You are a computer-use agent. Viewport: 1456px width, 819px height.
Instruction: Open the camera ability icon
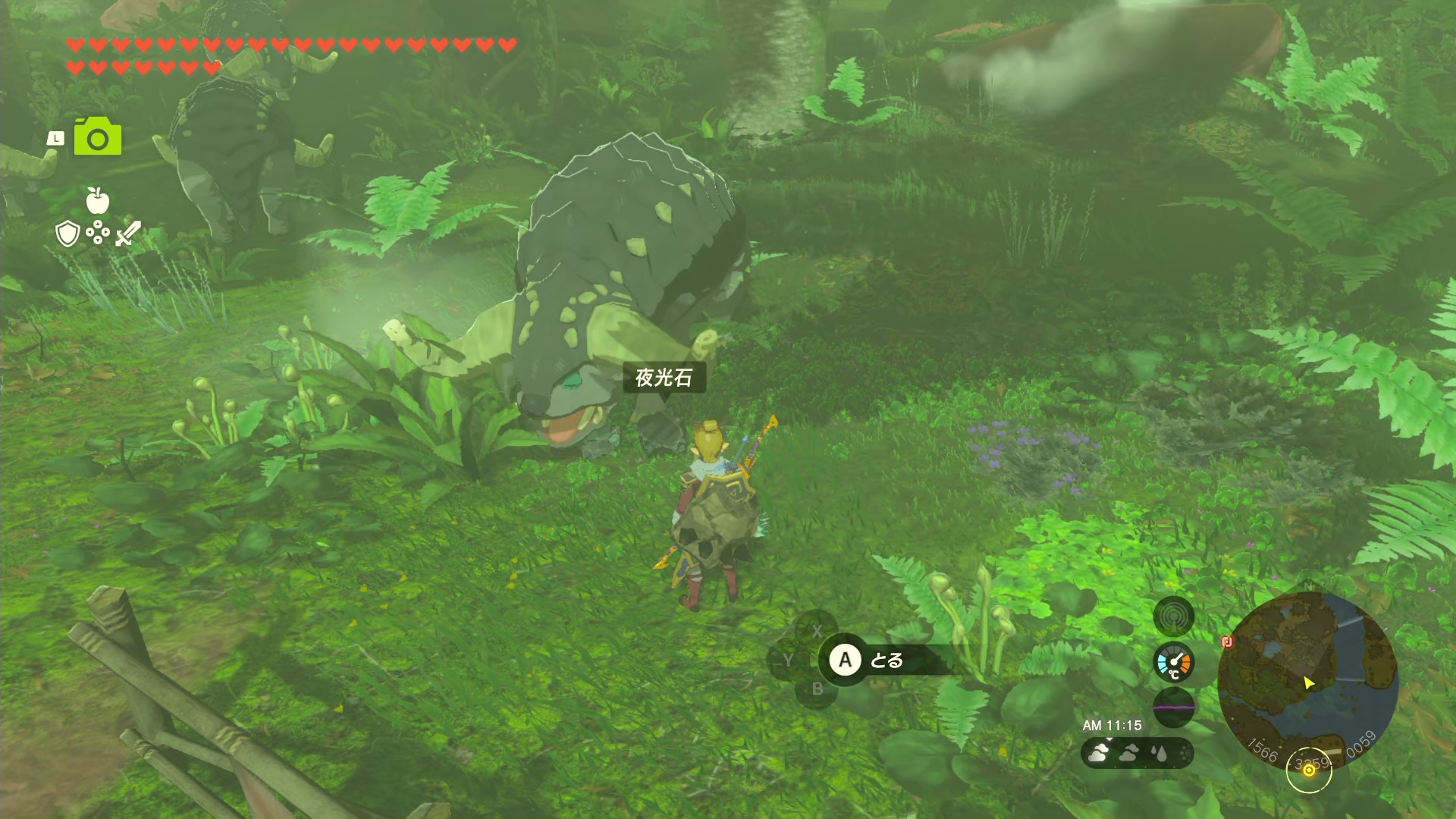[98, 137]
